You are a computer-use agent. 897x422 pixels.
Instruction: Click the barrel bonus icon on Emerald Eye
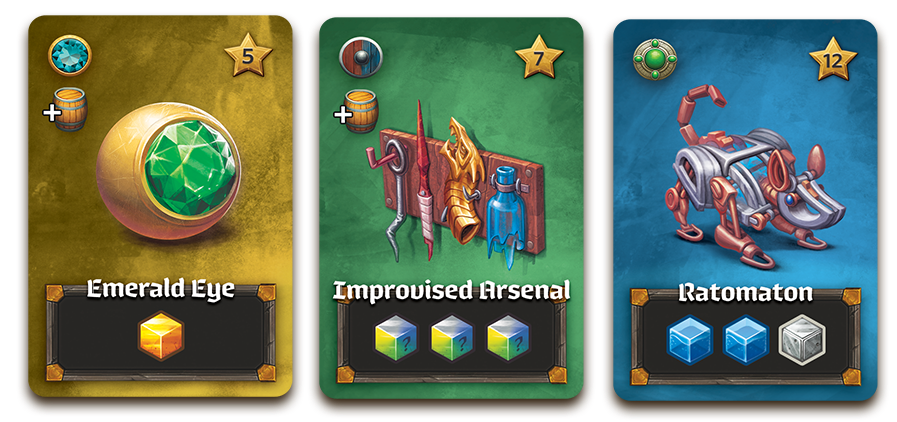click(71, 111)
